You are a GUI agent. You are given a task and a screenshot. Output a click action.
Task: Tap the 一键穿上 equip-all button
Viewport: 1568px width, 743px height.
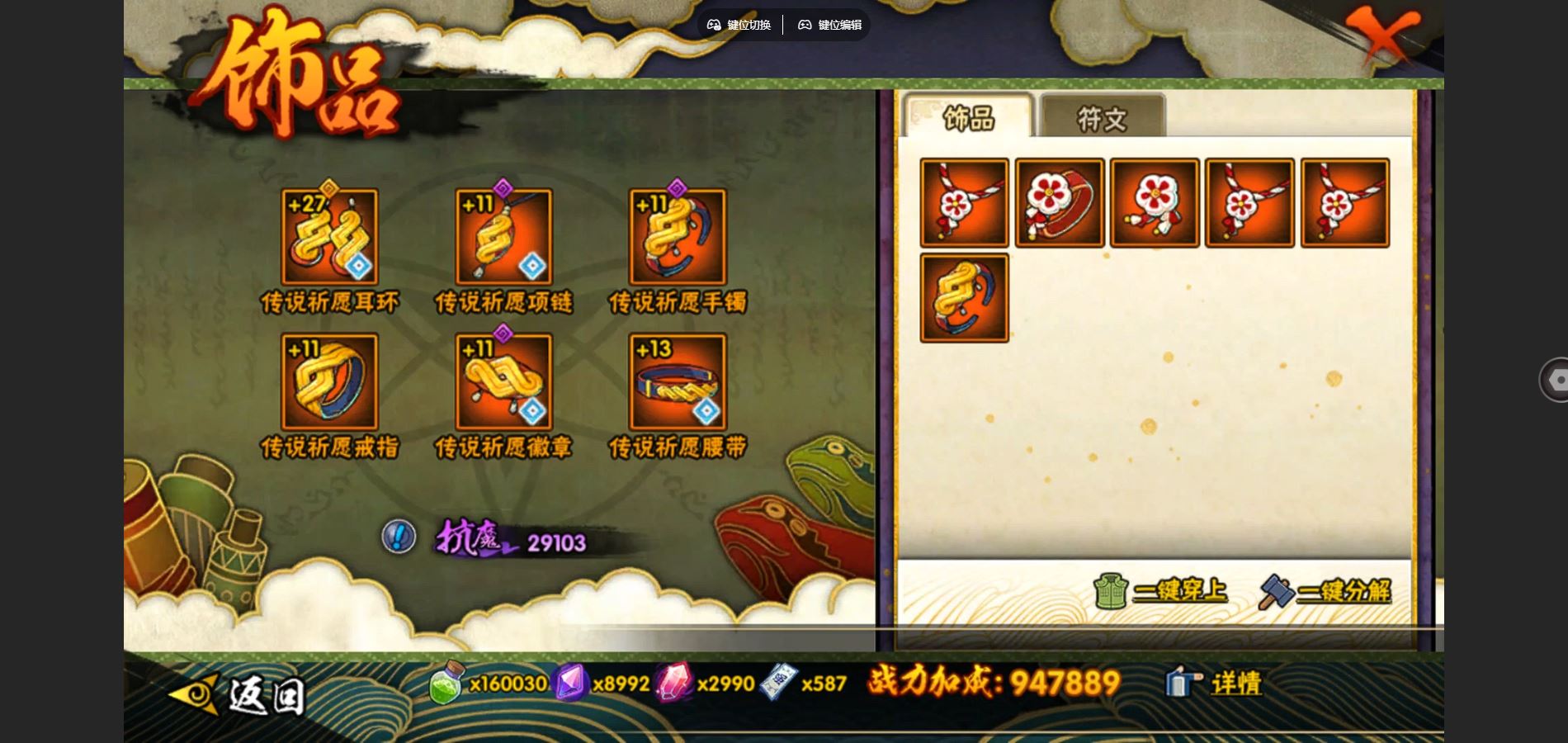(1161, 591)
